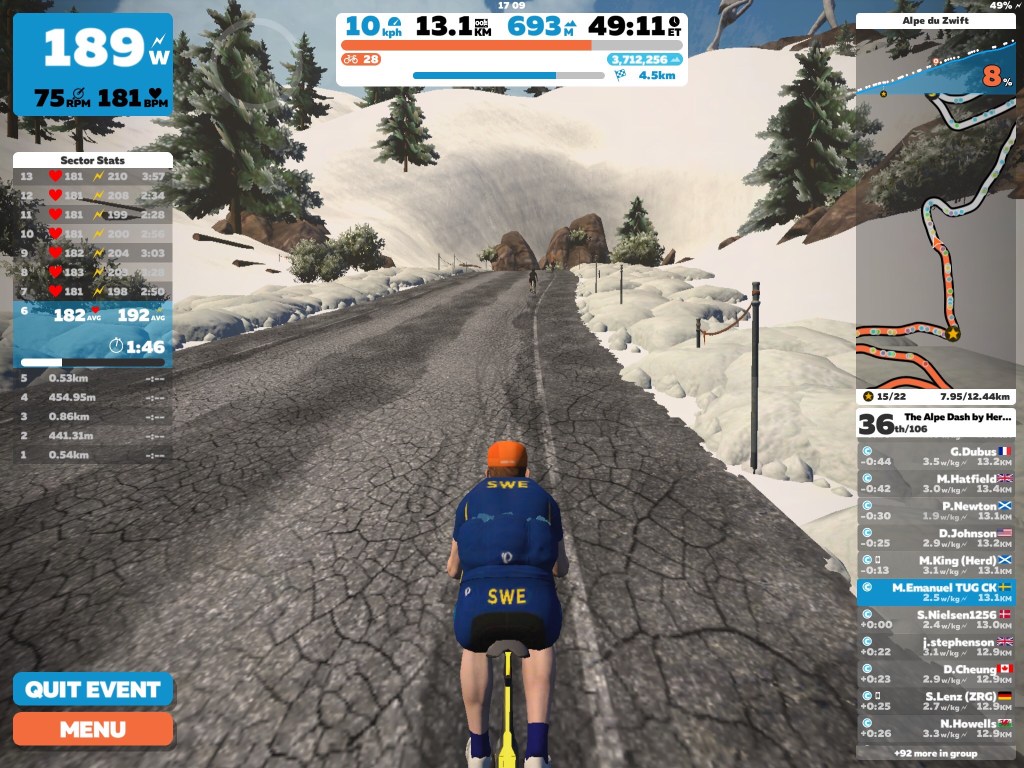Select highlighted rider M.Emanuel TUG CK row
This screenshot has width=1024, height=768.
click(x=935, y=592)
